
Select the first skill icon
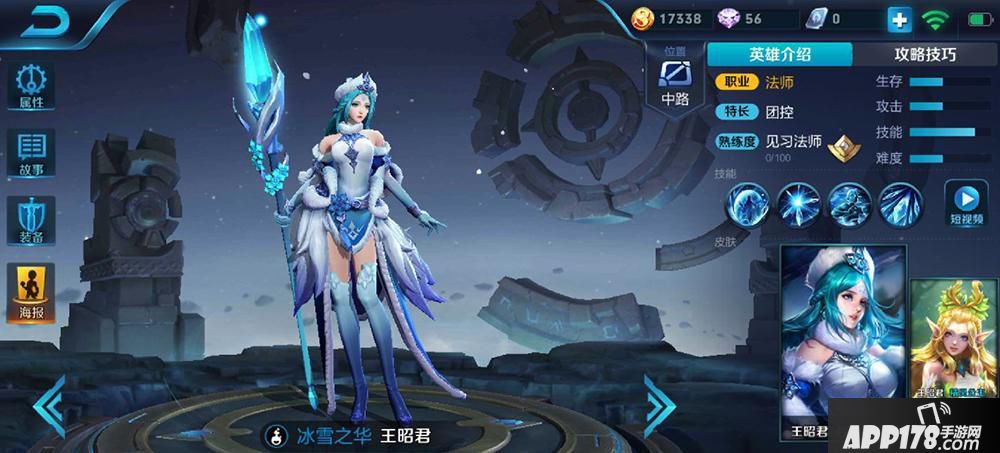point(746,204)
